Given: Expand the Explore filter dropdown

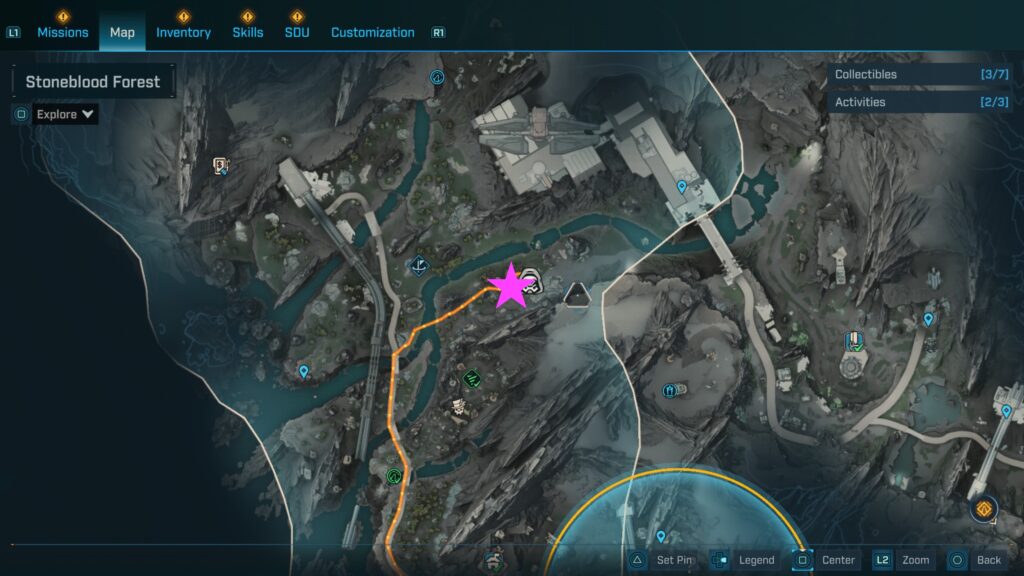Looking at the screenshot, I should (x=66, y=114).
